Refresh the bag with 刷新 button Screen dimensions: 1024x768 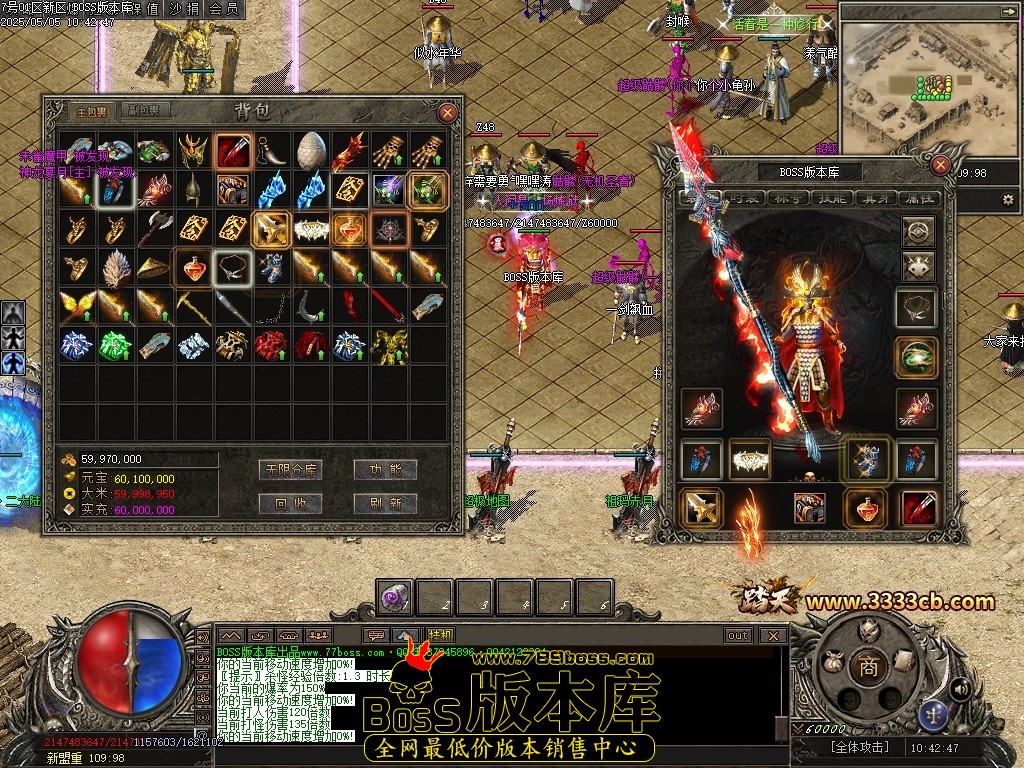pyautogui.click(x=385, y=503)
